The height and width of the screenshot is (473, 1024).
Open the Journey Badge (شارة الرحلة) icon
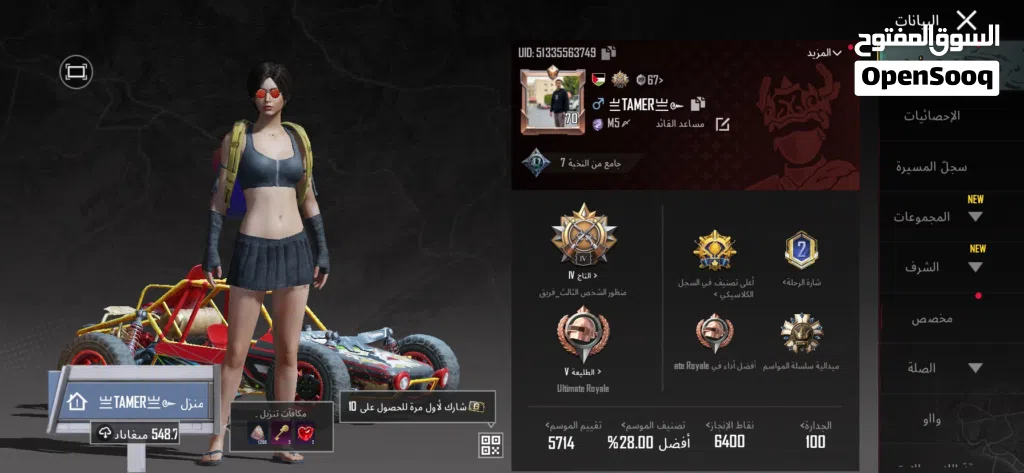[801, 251]
